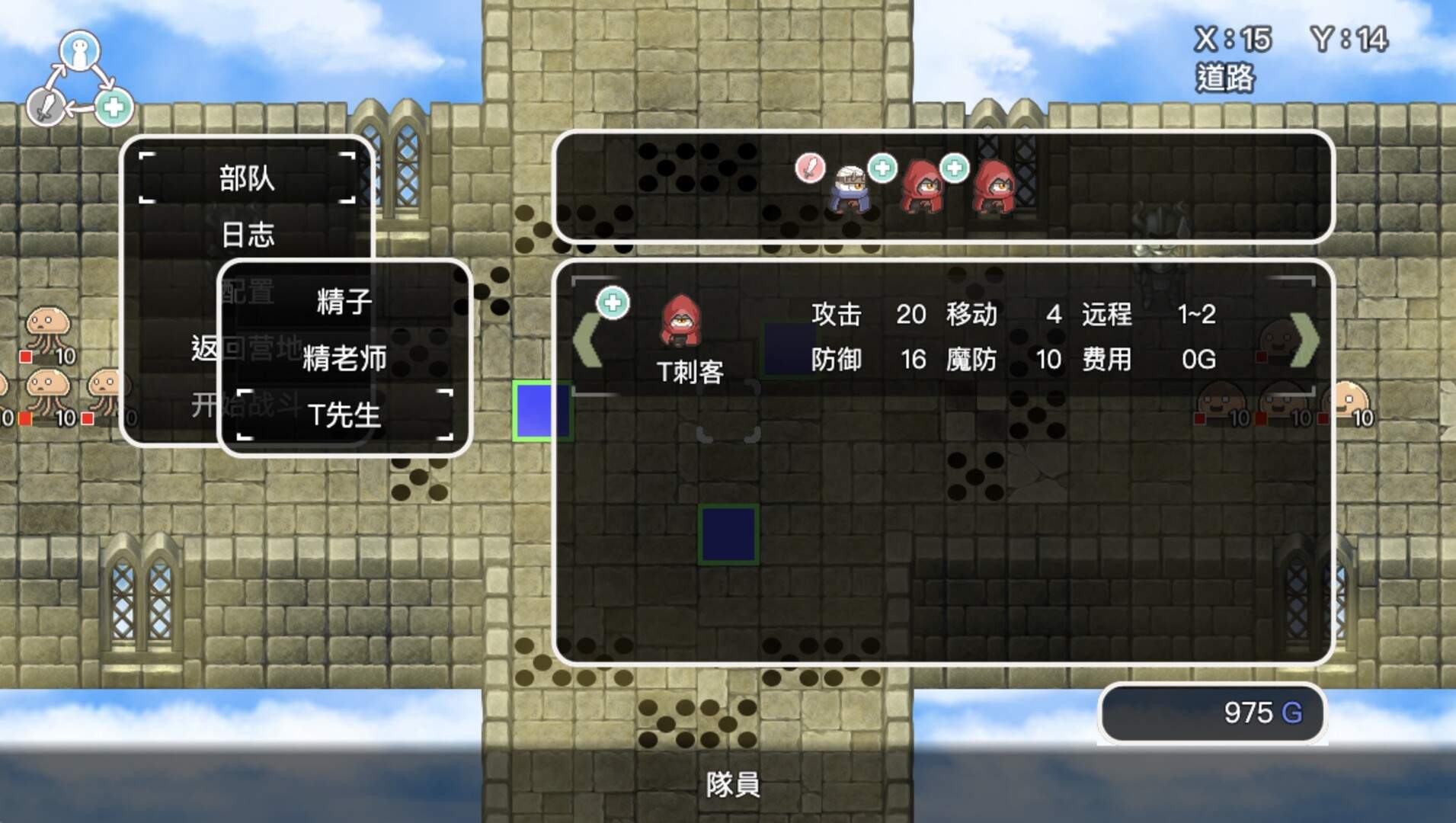This screenshot has height=823, width=1456.
Task: Toggle the plus badge on the second hooded unit
Action: (882, 169)
